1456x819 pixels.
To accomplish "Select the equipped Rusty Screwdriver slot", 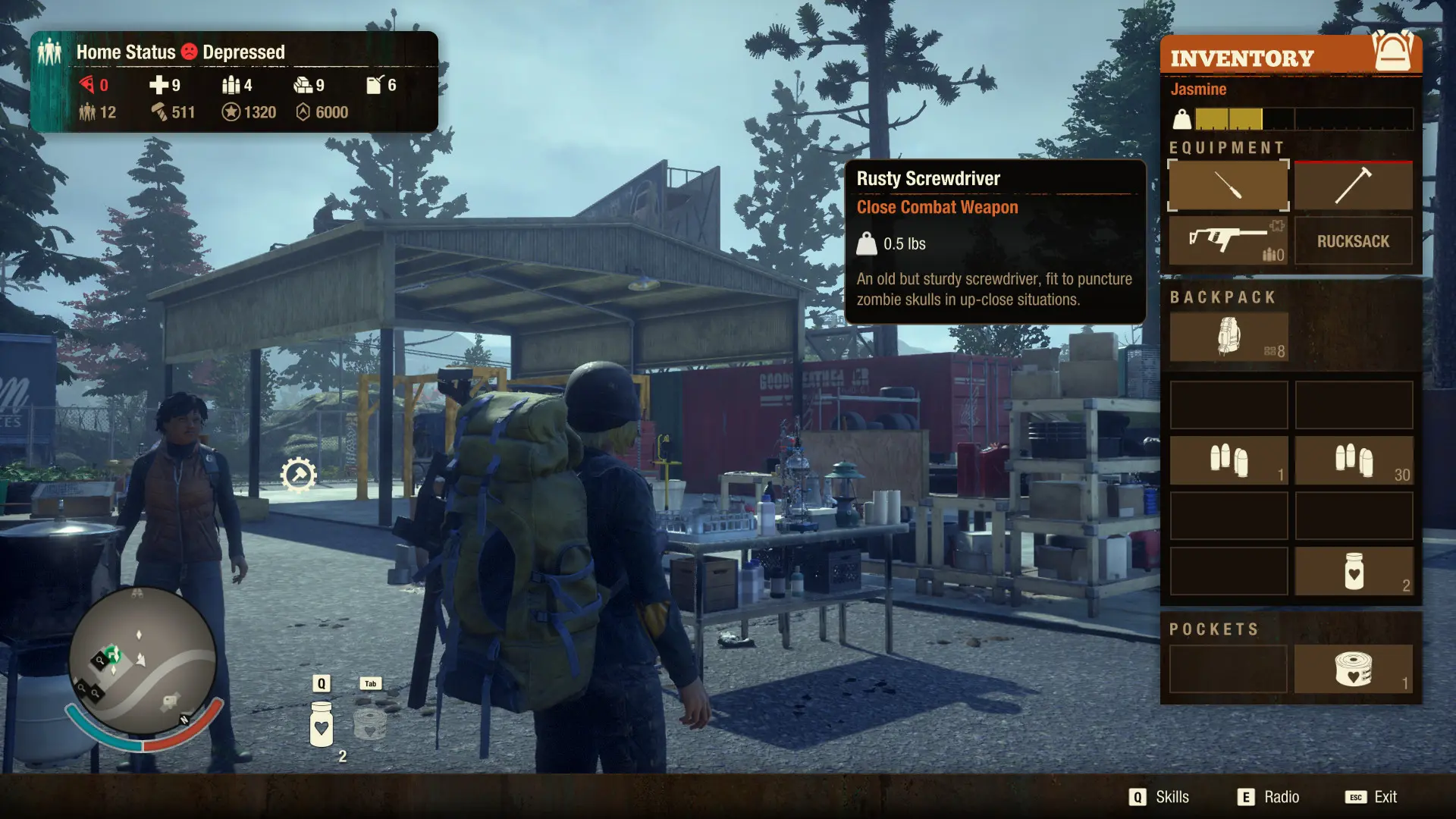I will pyautogui.click(x=1227, y=185).
